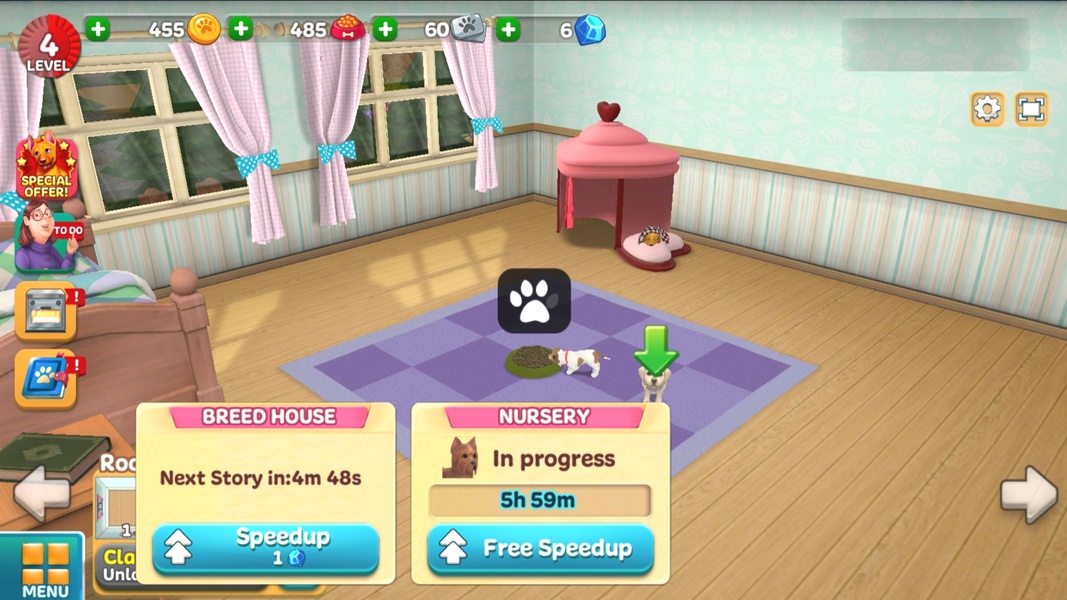Image resolution: width=1067 pixels, height=600 pixels.
Task: Add more paw coins with plus button
Action: pyautogui.click(x=98, y=29)
